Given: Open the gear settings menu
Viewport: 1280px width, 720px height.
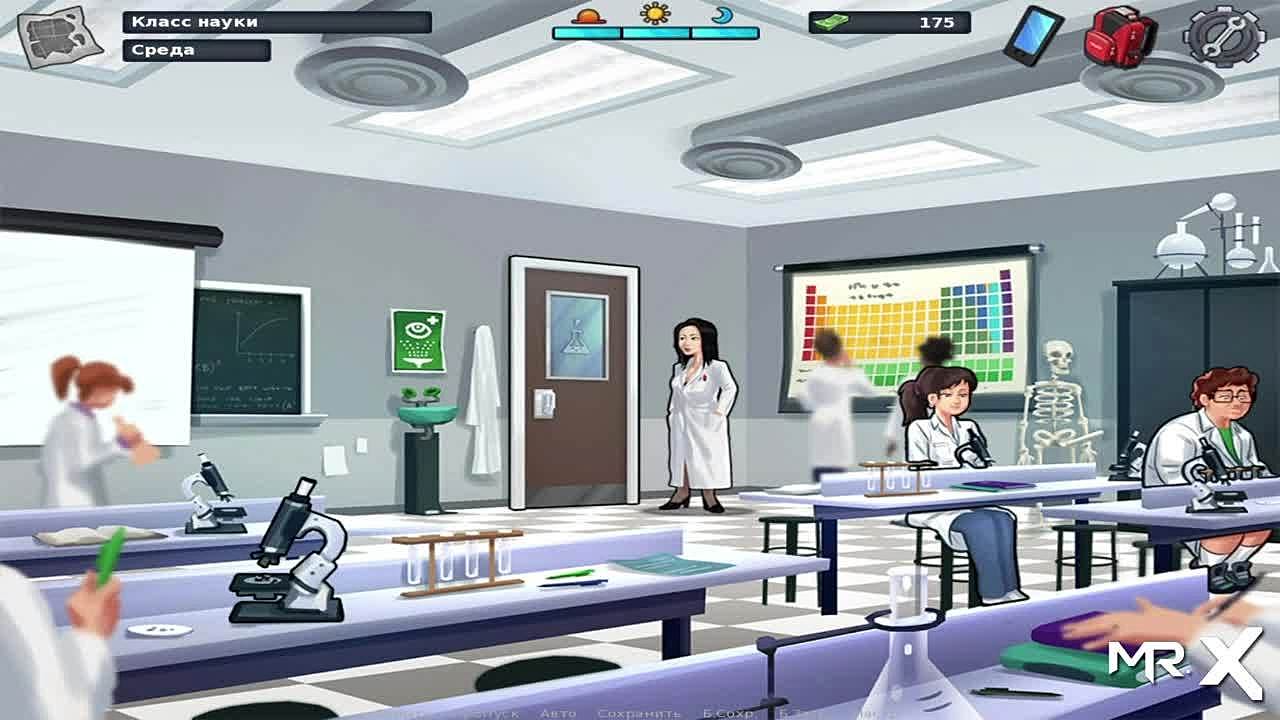Looking at the screenshot, I should pos(1224,35).
